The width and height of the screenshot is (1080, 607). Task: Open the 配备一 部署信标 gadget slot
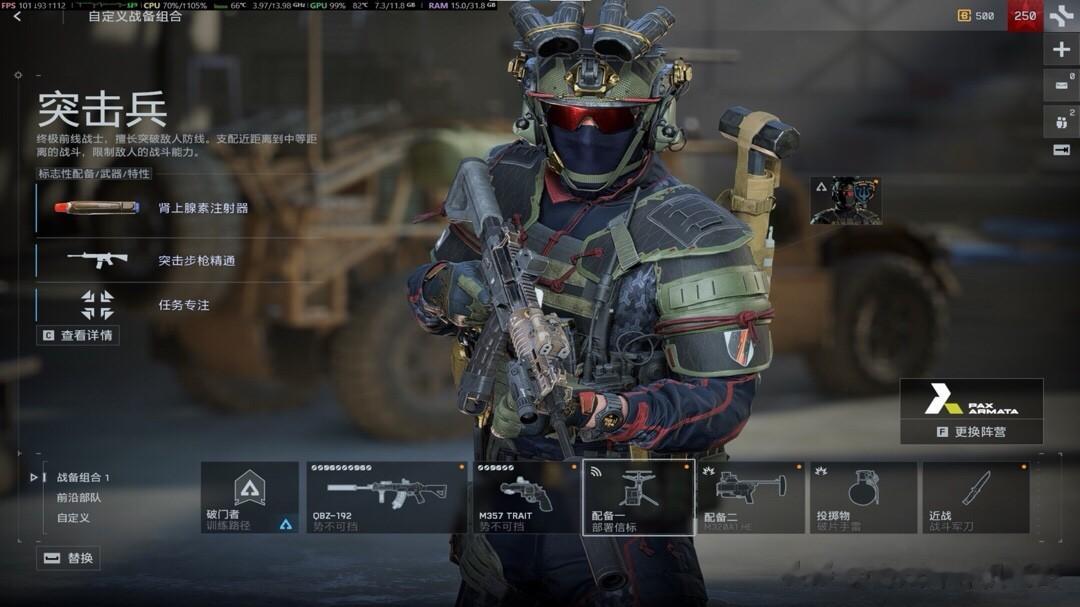(638, 497)
